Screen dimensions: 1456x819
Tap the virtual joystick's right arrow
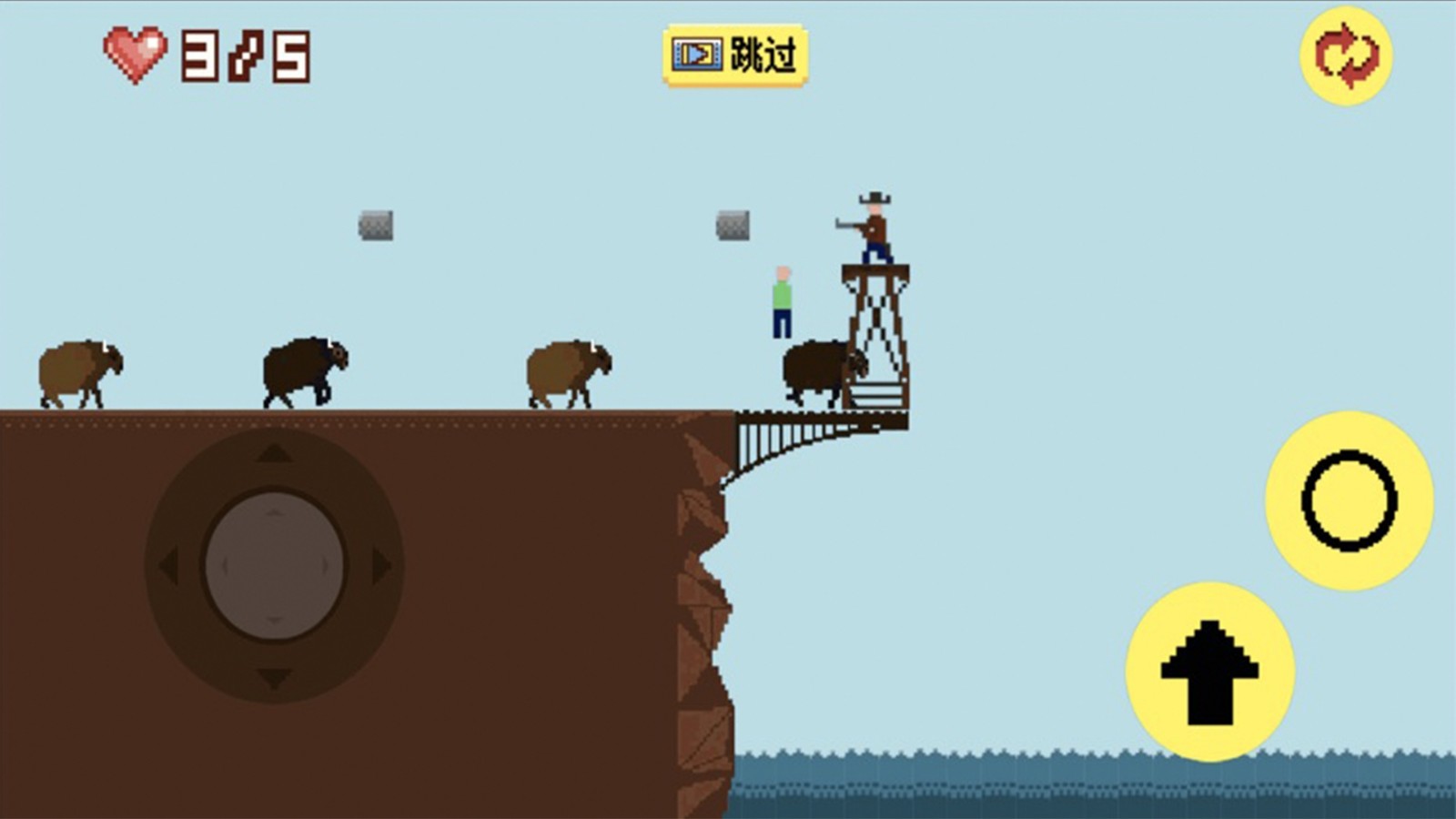click(x=381, y=566)
